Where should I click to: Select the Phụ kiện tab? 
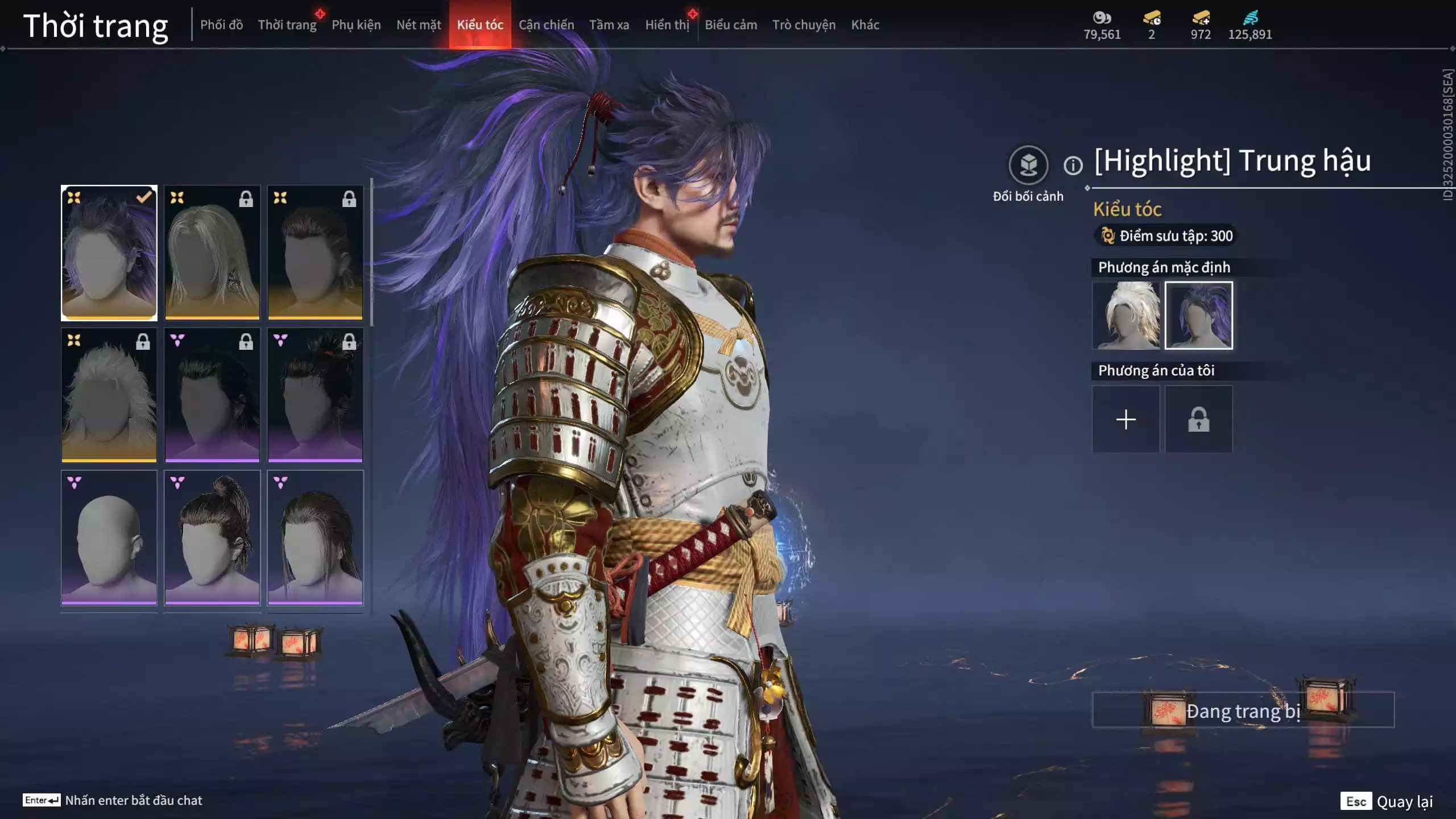356,25
